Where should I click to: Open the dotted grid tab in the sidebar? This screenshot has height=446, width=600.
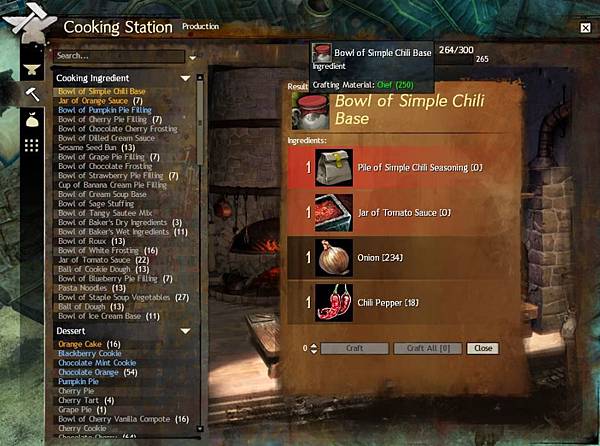point(32,146)
